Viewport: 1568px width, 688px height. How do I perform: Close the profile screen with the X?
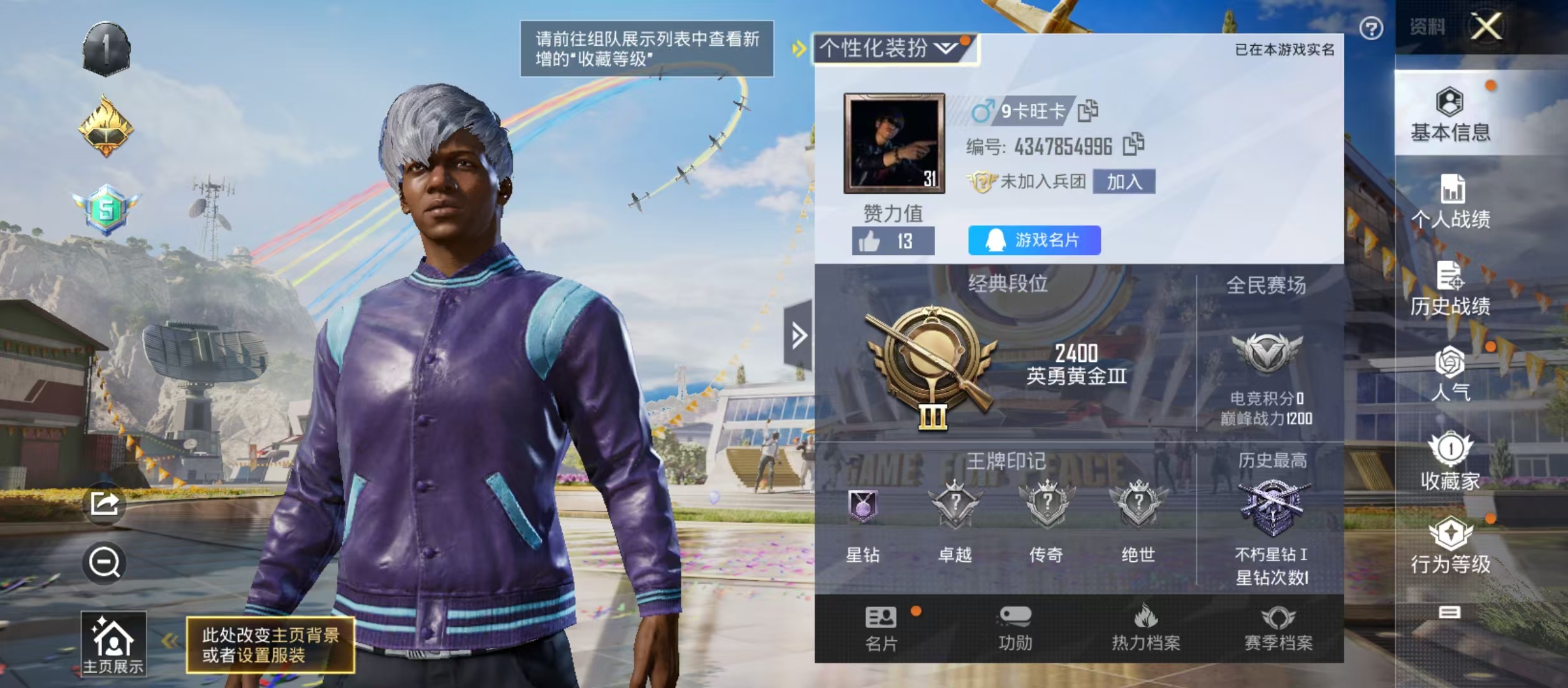(1486, 27)
